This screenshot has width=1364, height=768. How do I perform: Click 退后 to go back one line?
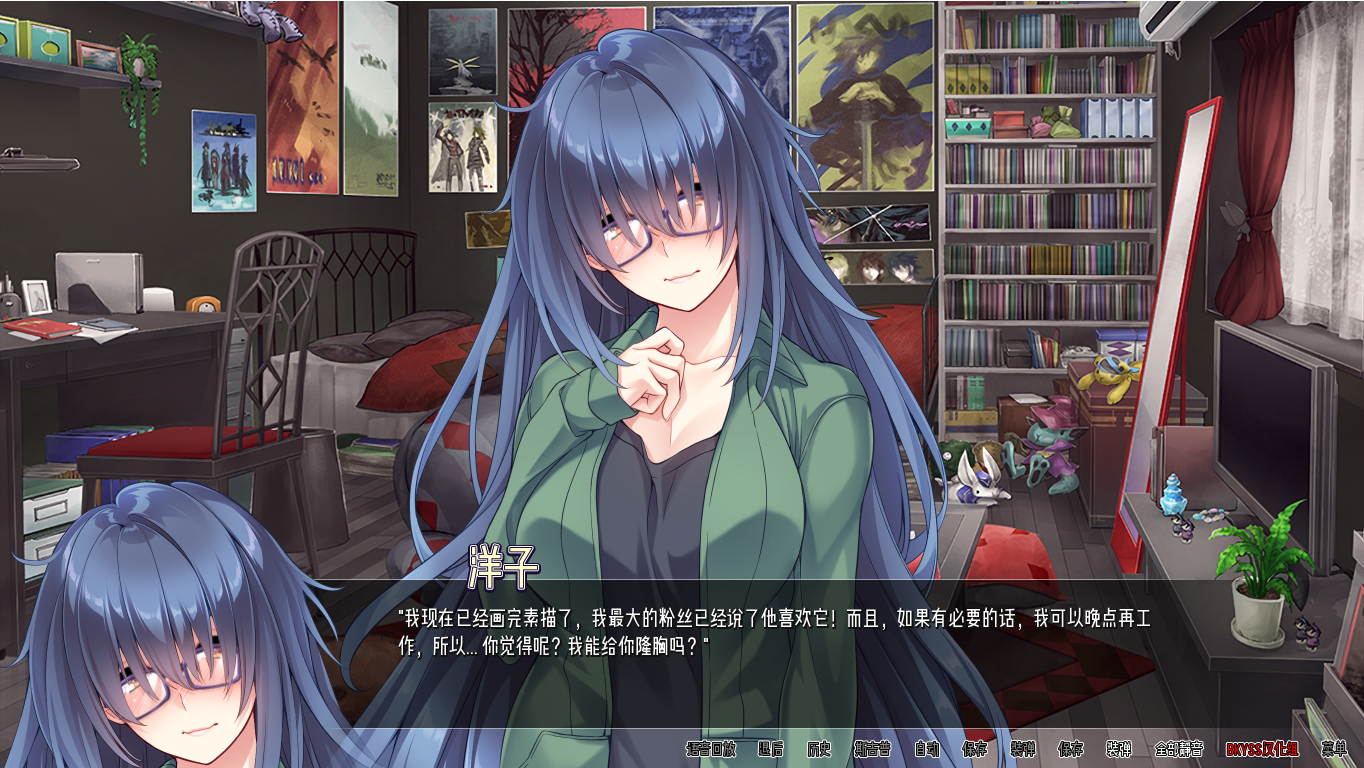tap(768, 752)
